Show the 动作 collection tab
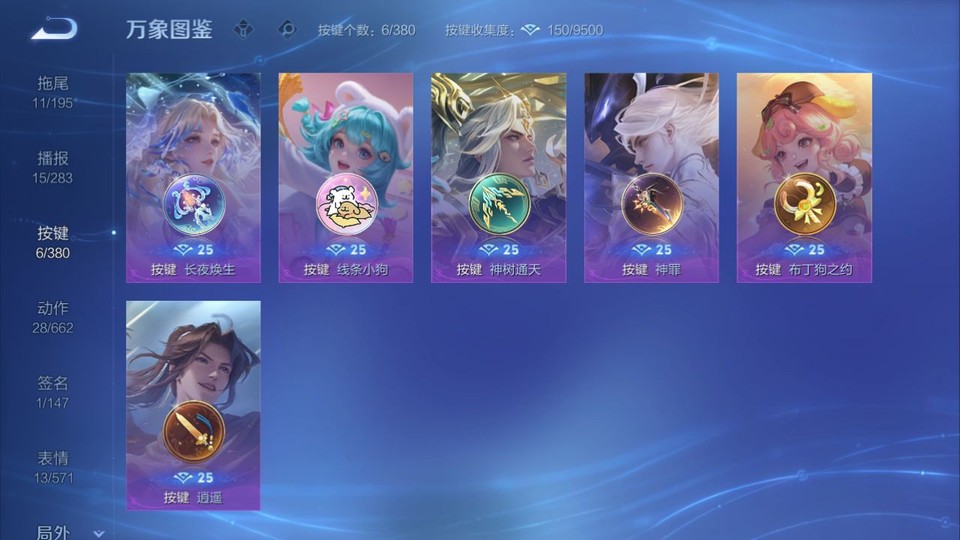 (x=53, y=316)
